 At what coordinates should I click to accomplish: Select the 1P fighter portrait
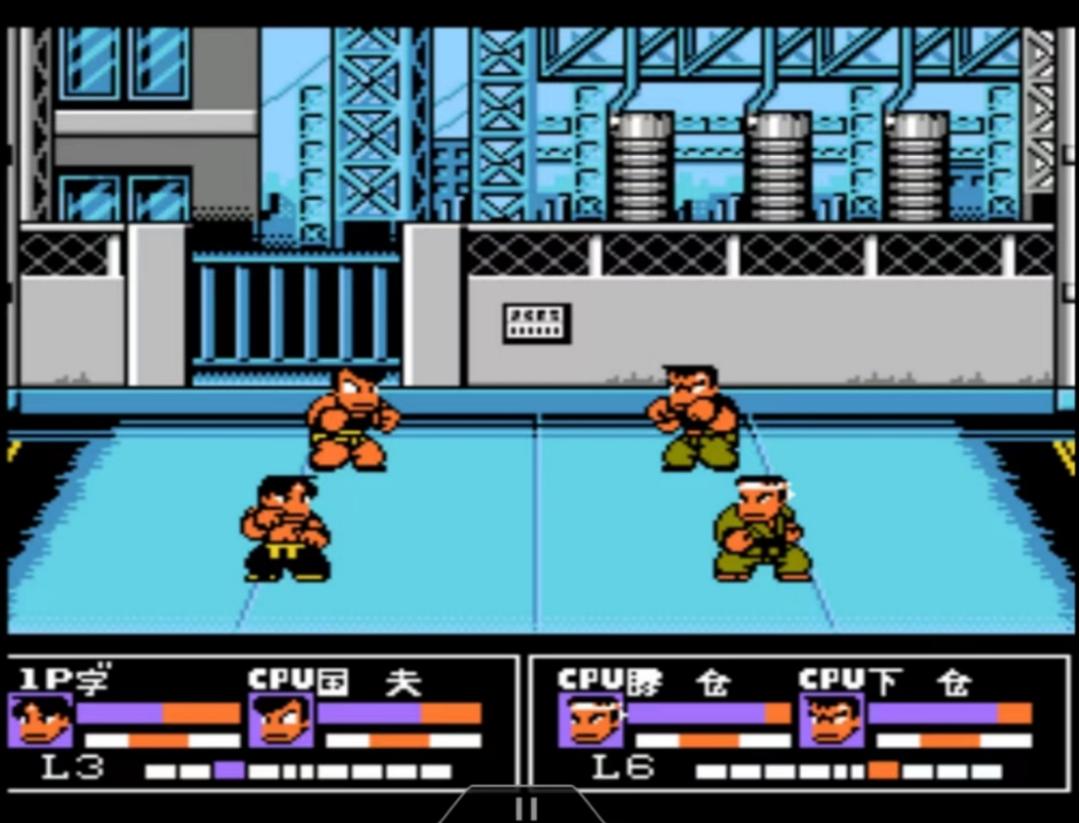pos(41,721)
